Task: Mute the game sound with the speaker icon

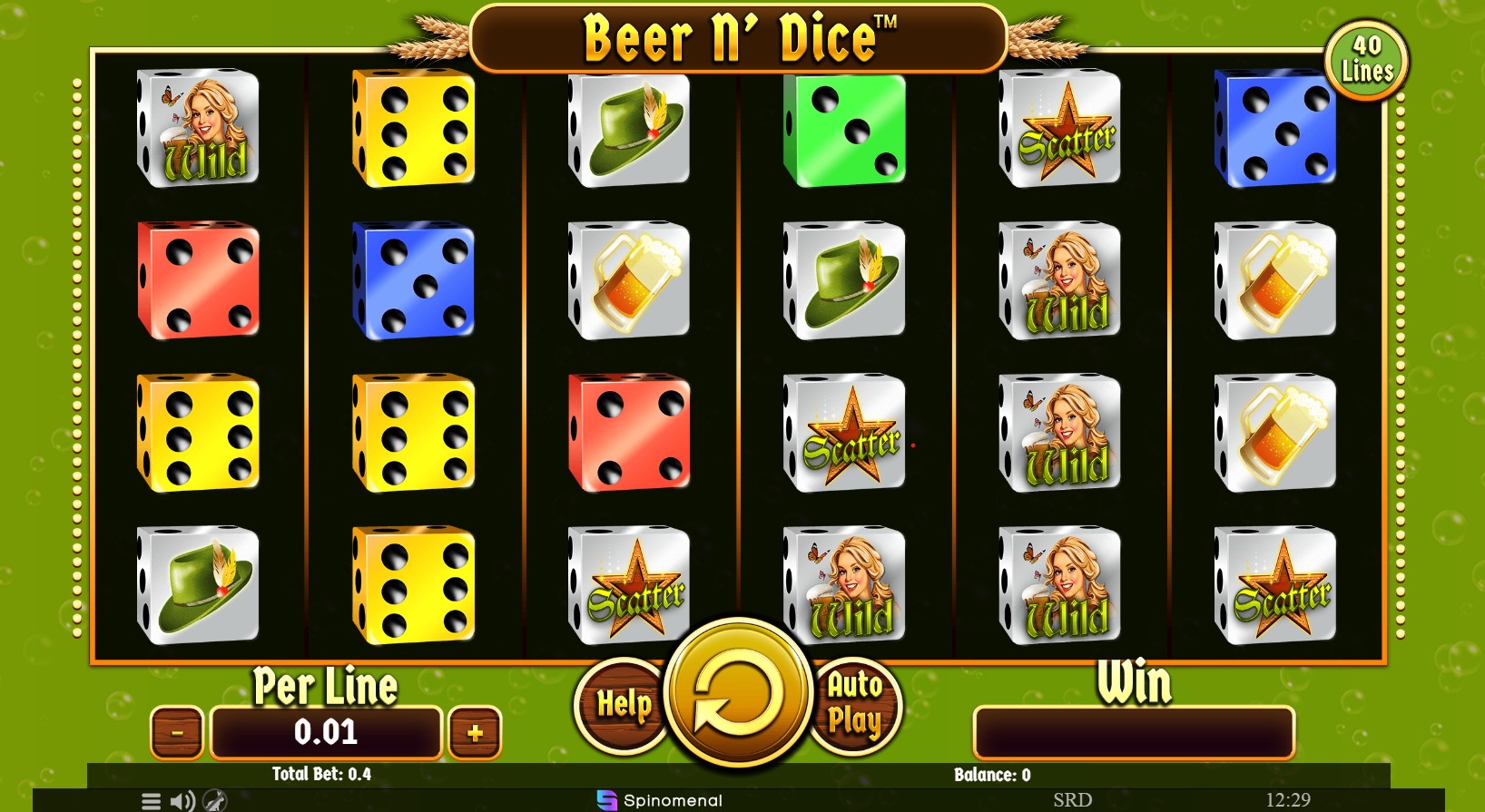Action: pyautogui.click(x=182, y=800)
